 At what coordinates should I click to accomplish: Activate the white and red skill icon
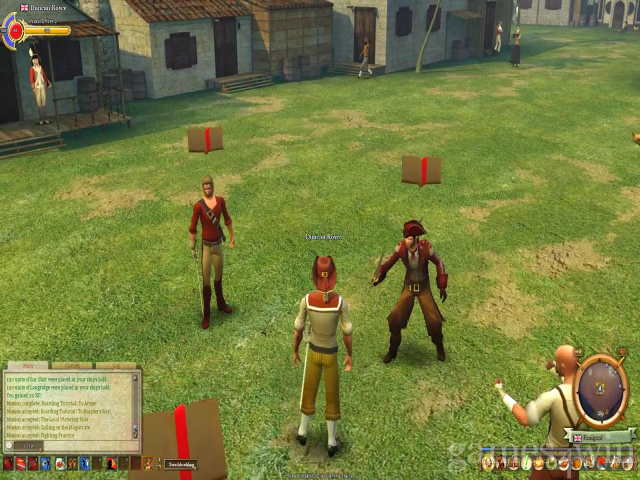(59, 463)
